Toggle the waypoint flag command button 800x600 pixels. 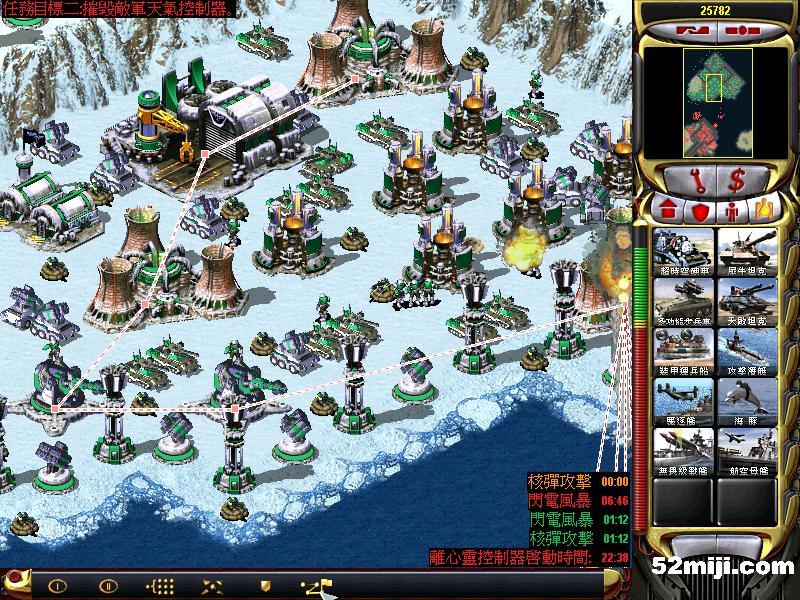316,586
